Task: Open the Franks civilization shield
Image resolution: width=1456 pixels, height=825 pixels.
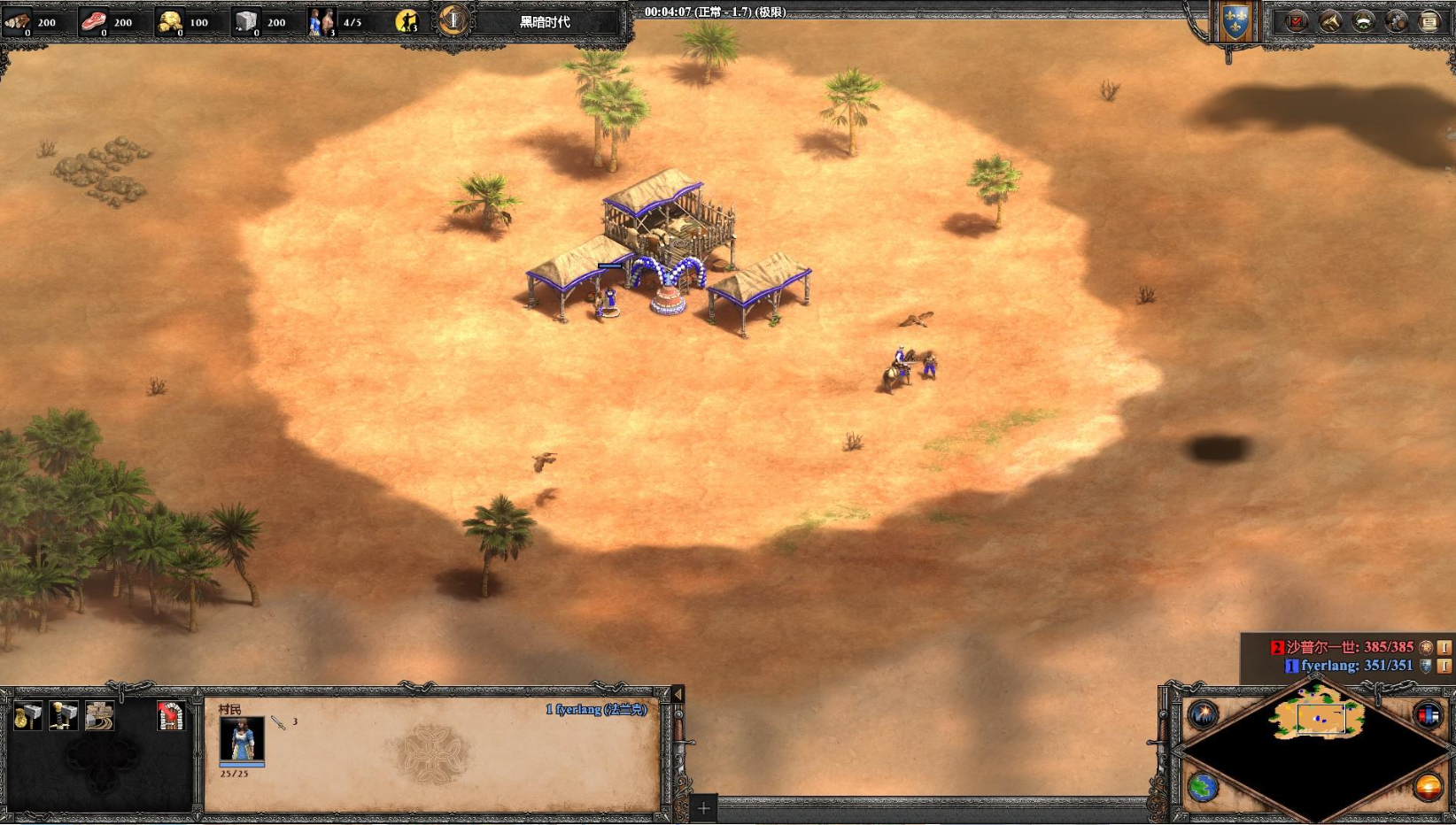Action: click(1235, 23)
